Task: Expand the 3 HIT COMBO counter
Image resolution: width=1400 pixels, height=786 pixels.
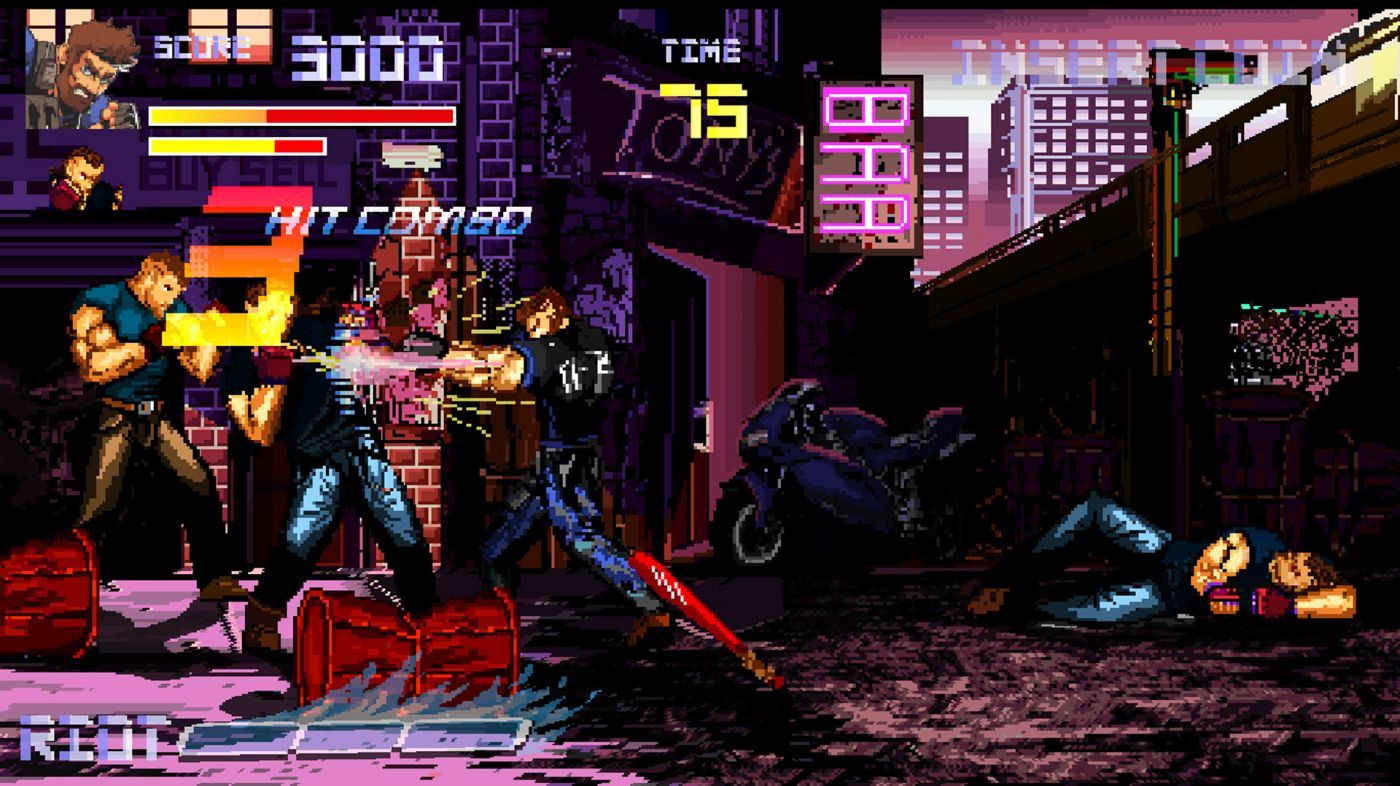Action: tap(395, 213)
